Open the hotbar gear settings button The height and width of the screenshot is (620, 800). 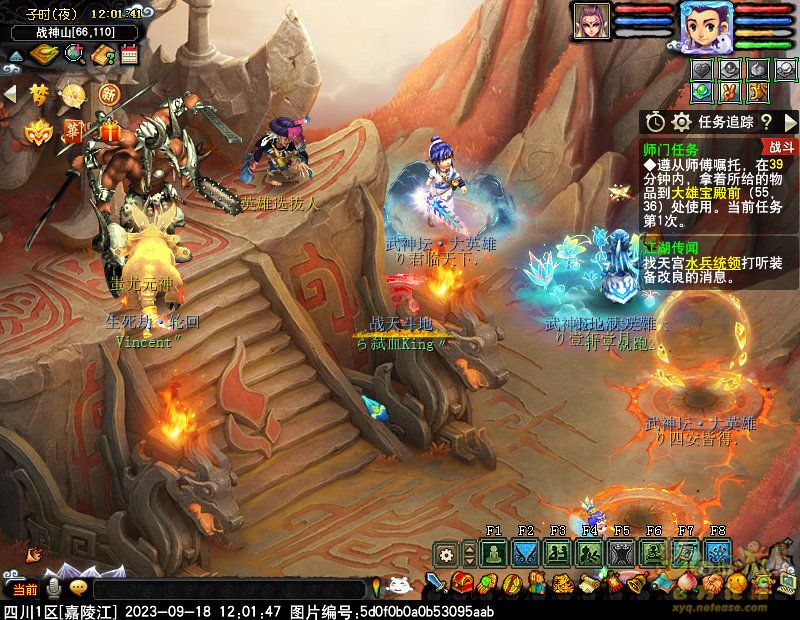(x=446, y=553)
